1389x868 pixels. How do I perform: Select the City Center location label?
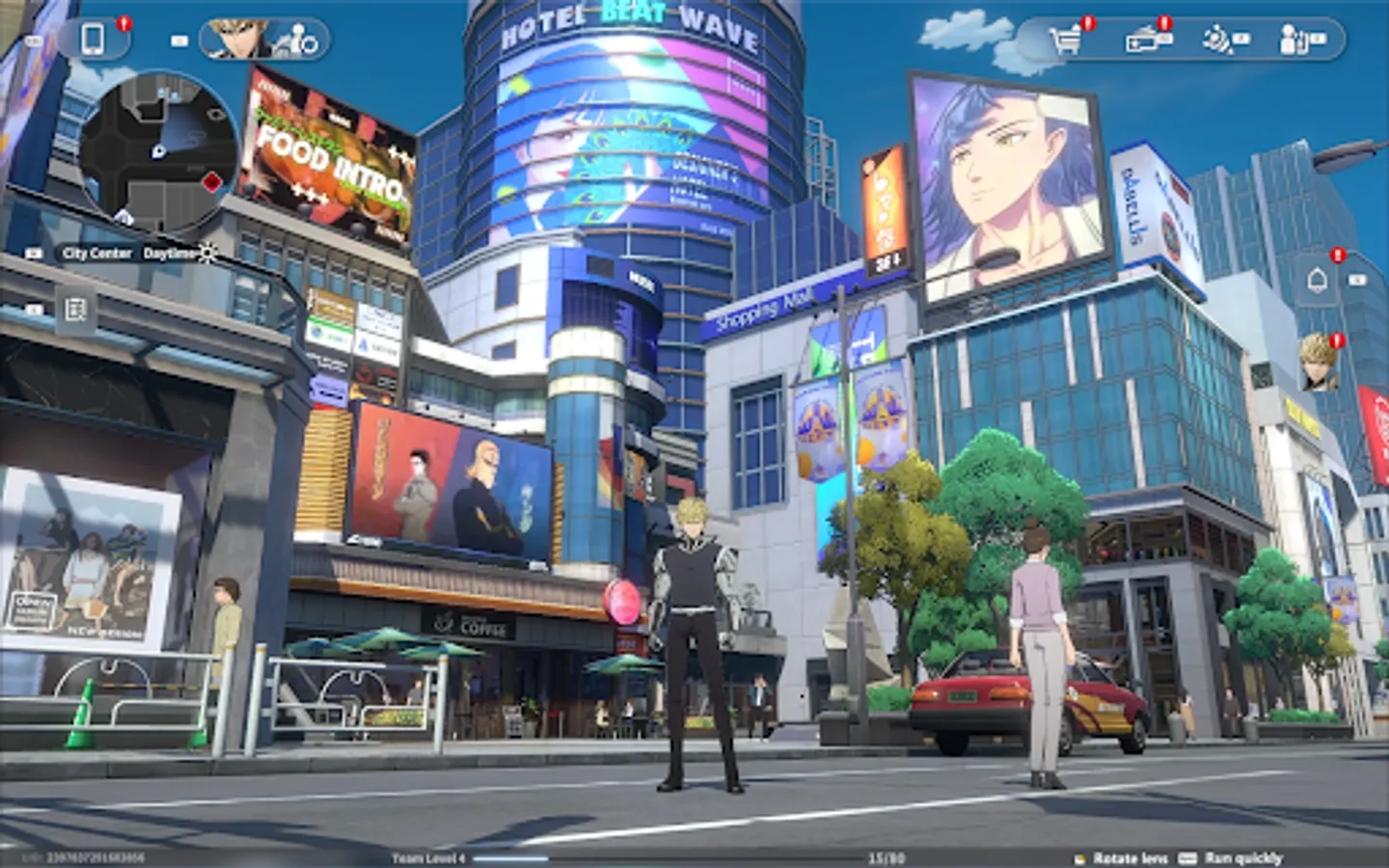96,255
